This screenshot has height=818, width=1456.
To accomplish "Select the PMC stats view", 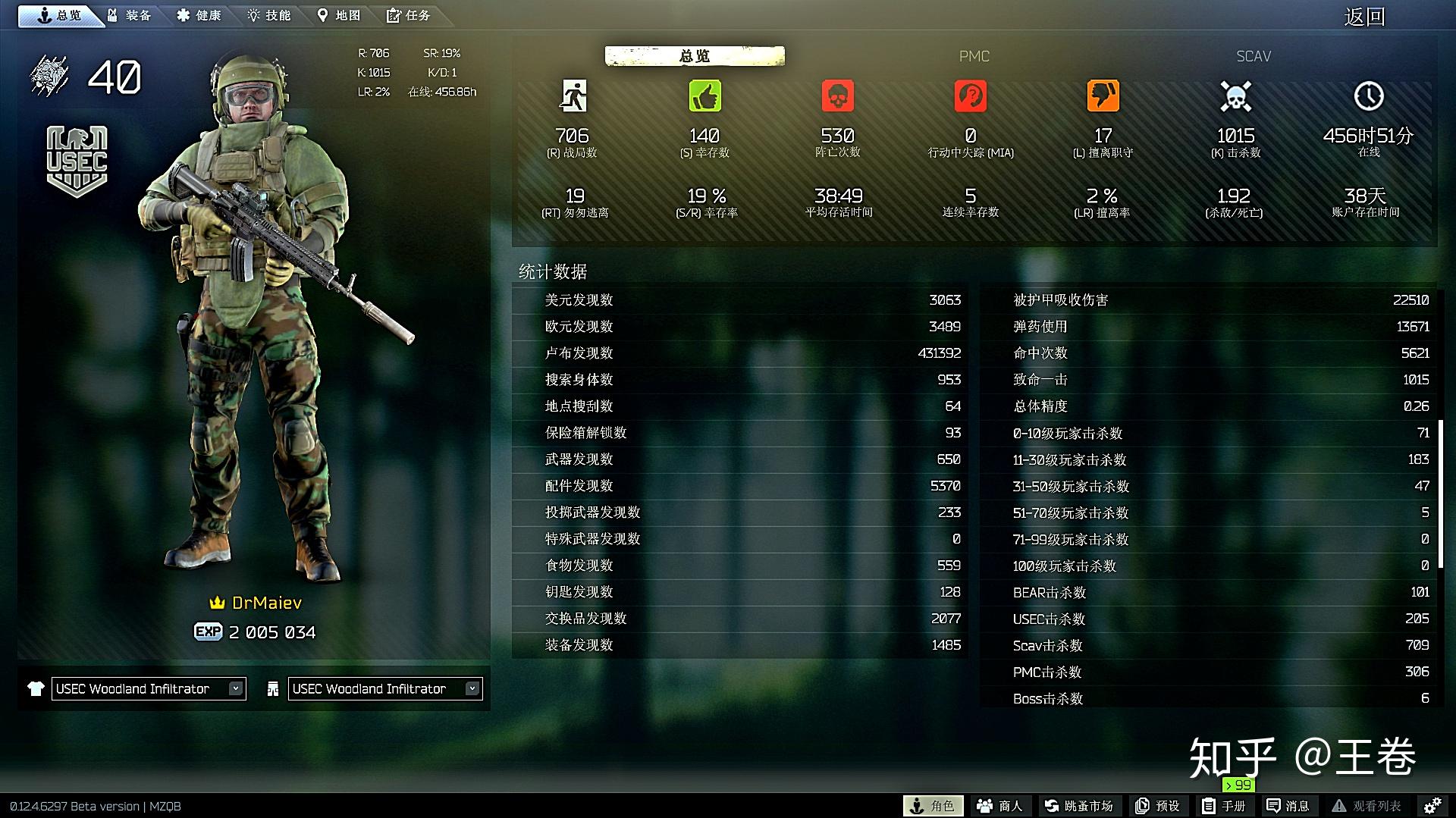I will 974,55.
